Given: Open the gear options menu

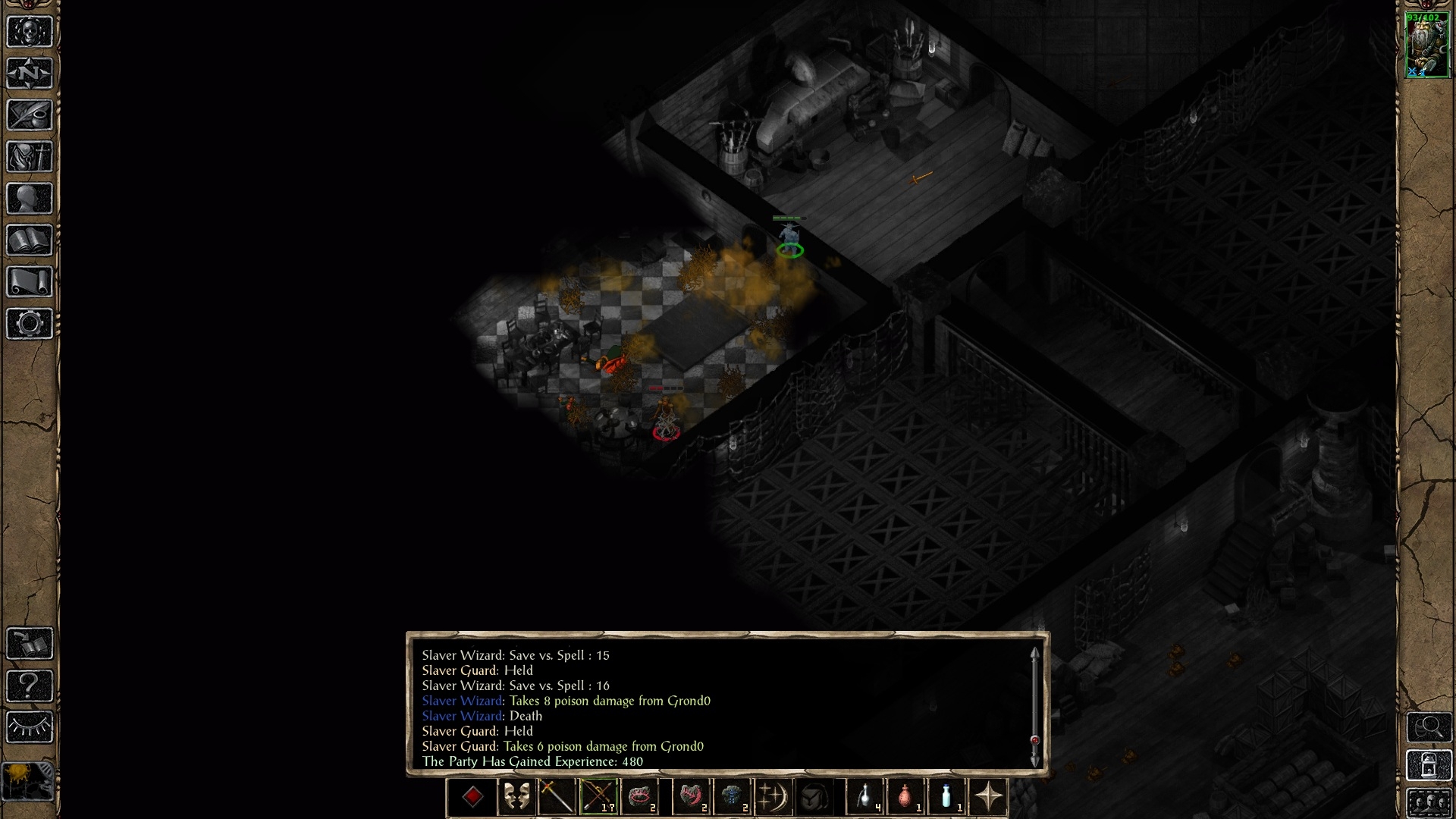Looking at the screenshot, I should click(30, 324).
